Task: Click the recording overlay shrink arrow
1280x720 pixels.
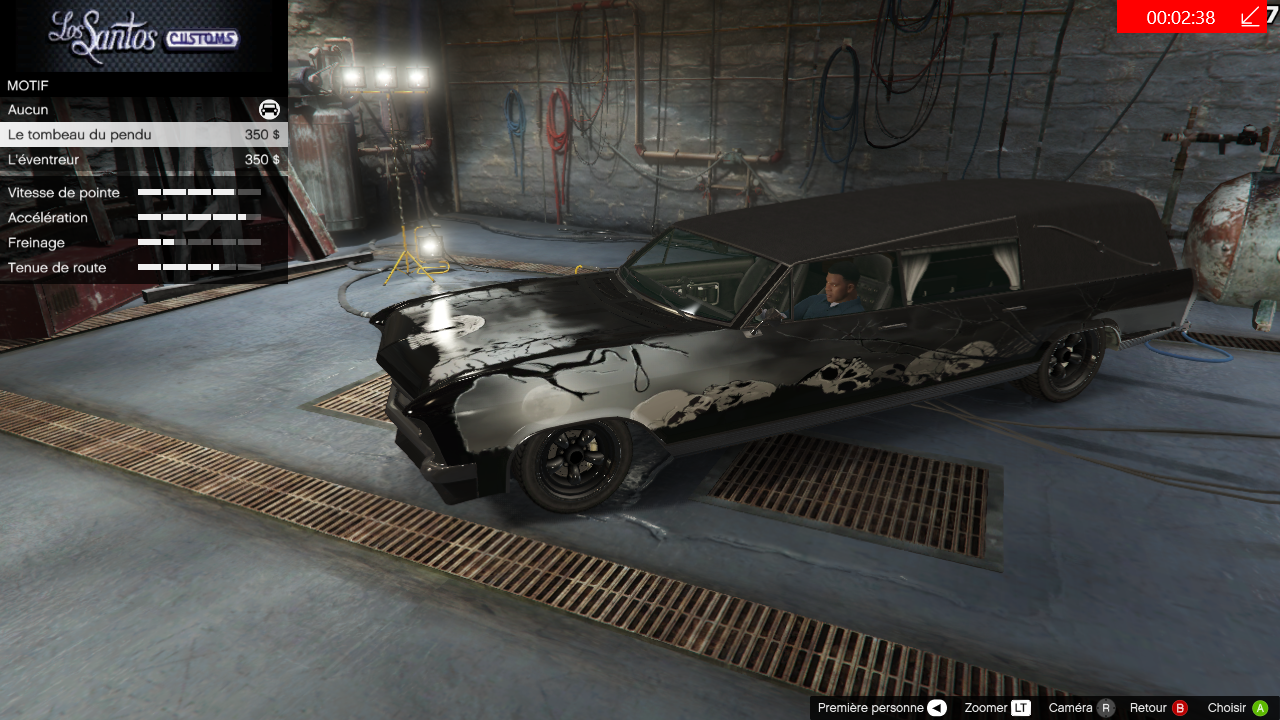Action: coord(1250,17)
